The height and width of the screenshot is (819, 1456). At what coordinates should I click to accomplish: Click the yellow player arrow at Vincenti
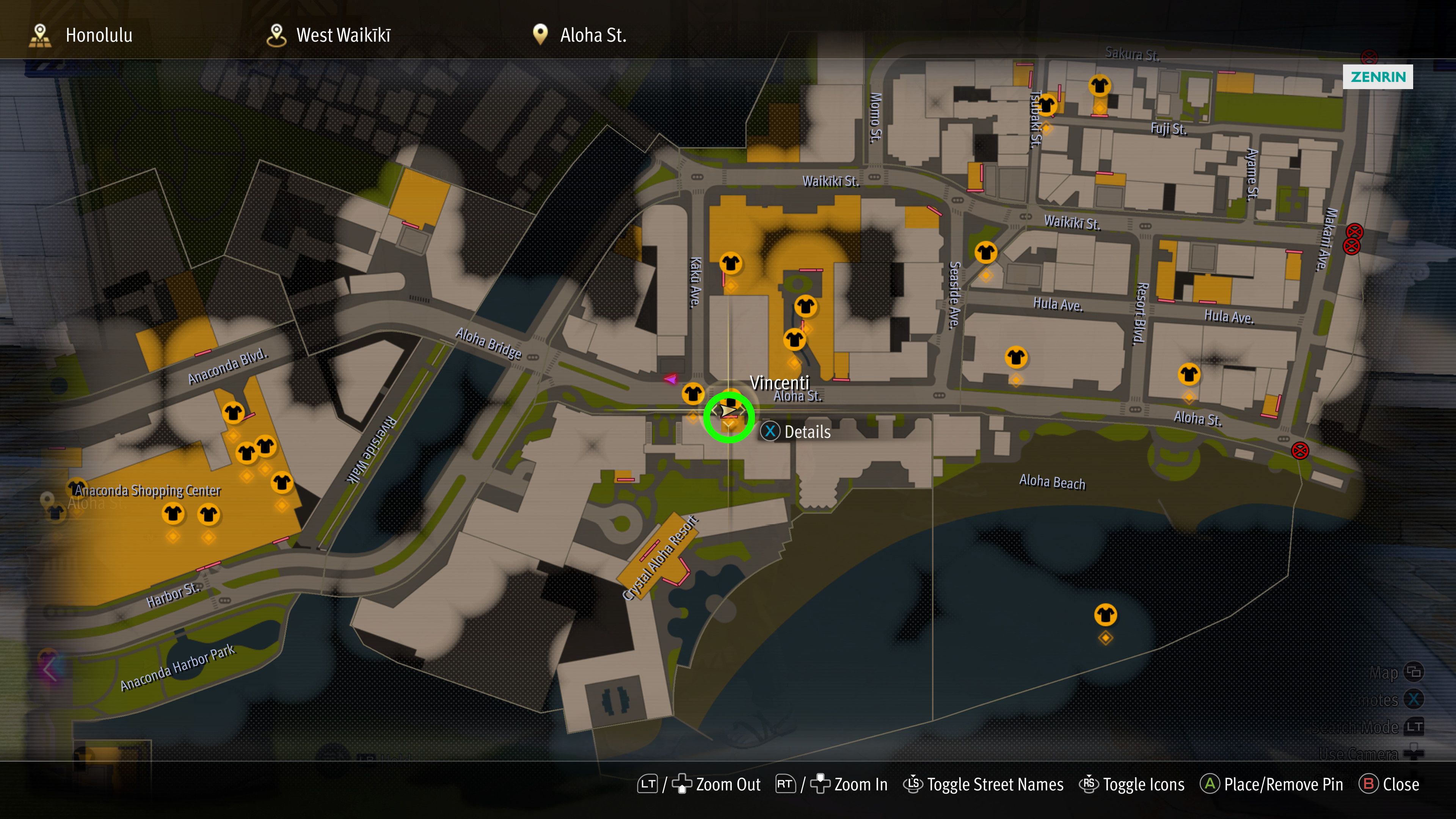point(728,410)
